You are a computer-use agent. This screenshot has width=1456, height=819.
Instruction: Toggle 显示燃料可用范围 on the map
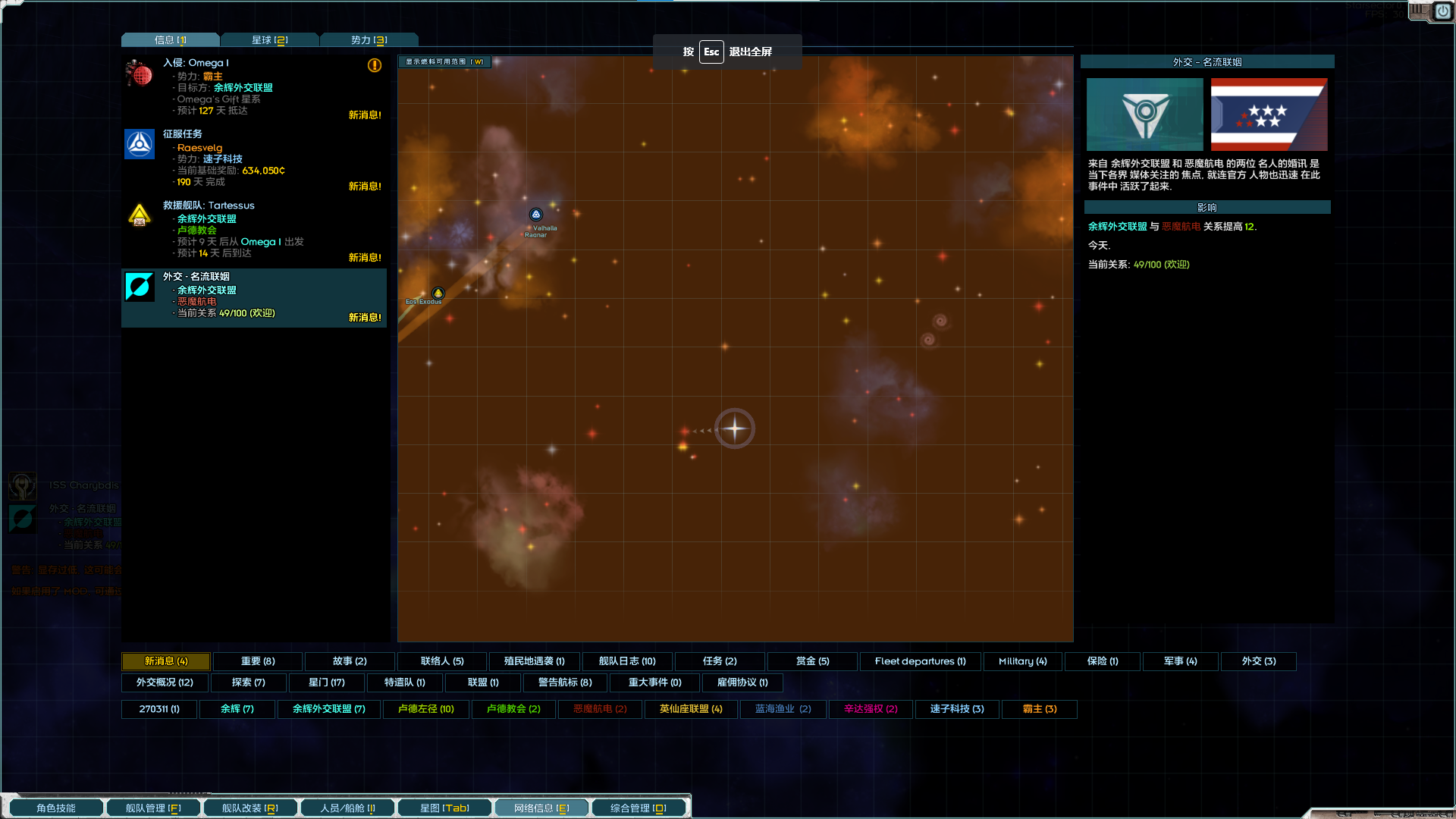444,62
